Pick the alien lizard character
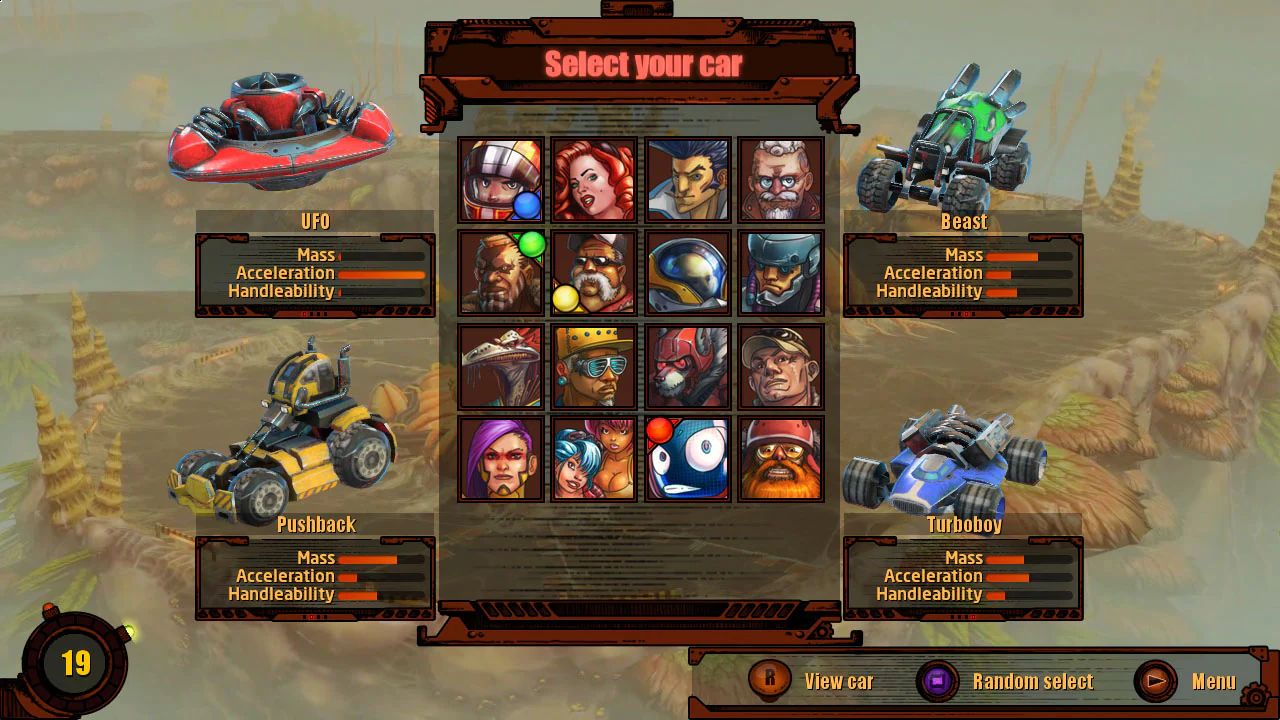Viewport: 1280px width, 720px height. (x=500, y=364)
